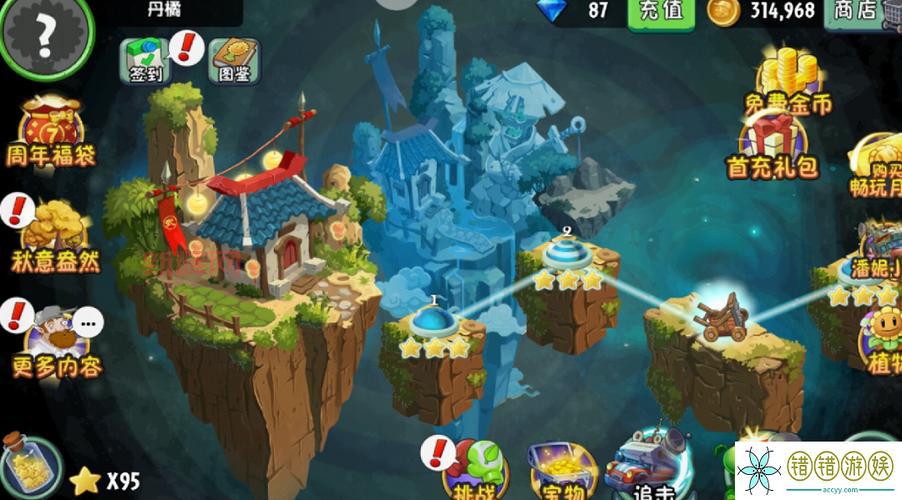Open the 图鉴 almanac book
The height and width of the screenshot is (500, 902).
(x=234, y=60)
